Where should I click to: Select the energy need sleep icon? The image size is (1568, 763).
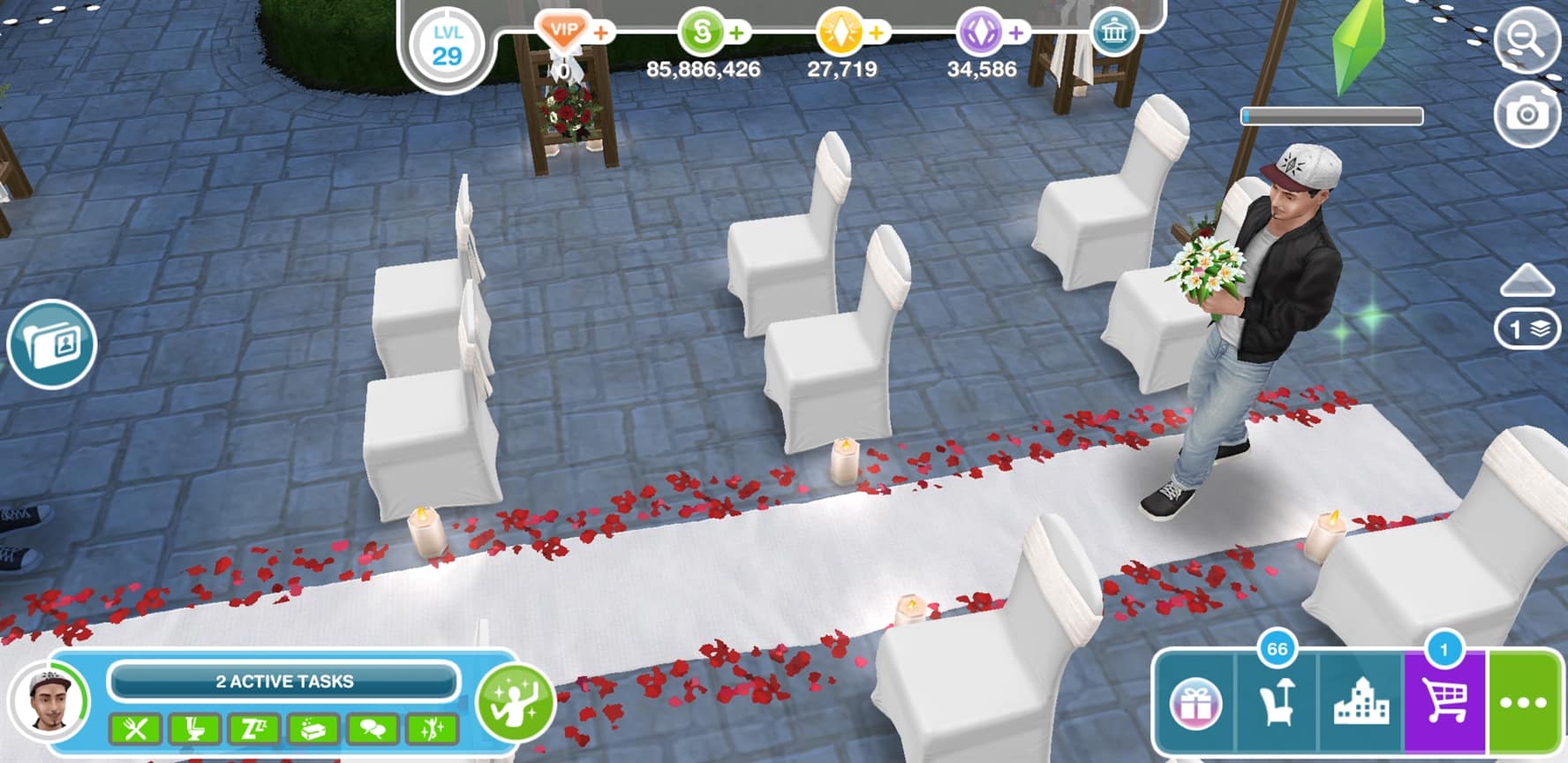(253, 729)
